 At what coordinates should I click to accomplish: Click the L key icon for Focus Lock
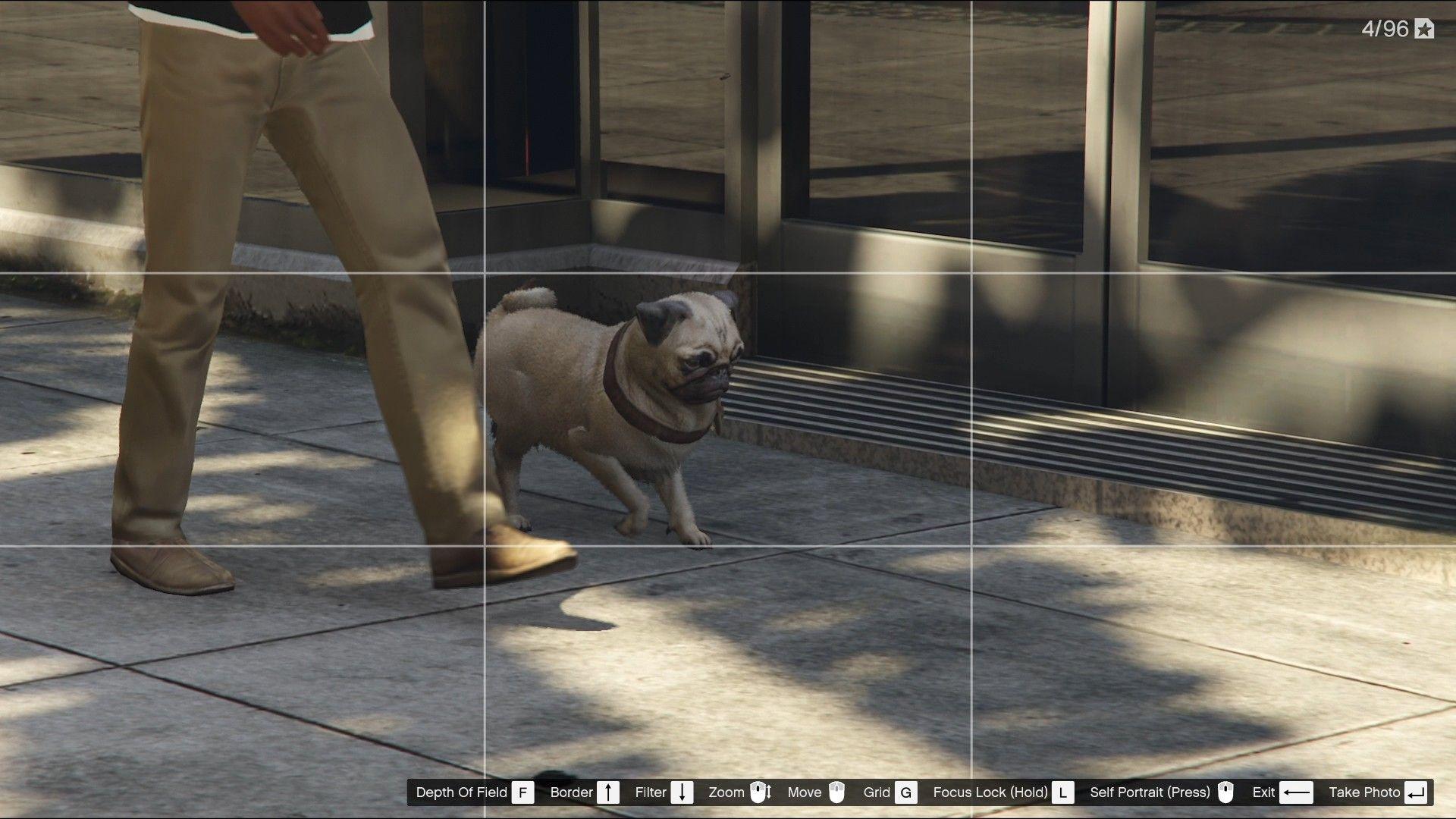(1062, 792)
